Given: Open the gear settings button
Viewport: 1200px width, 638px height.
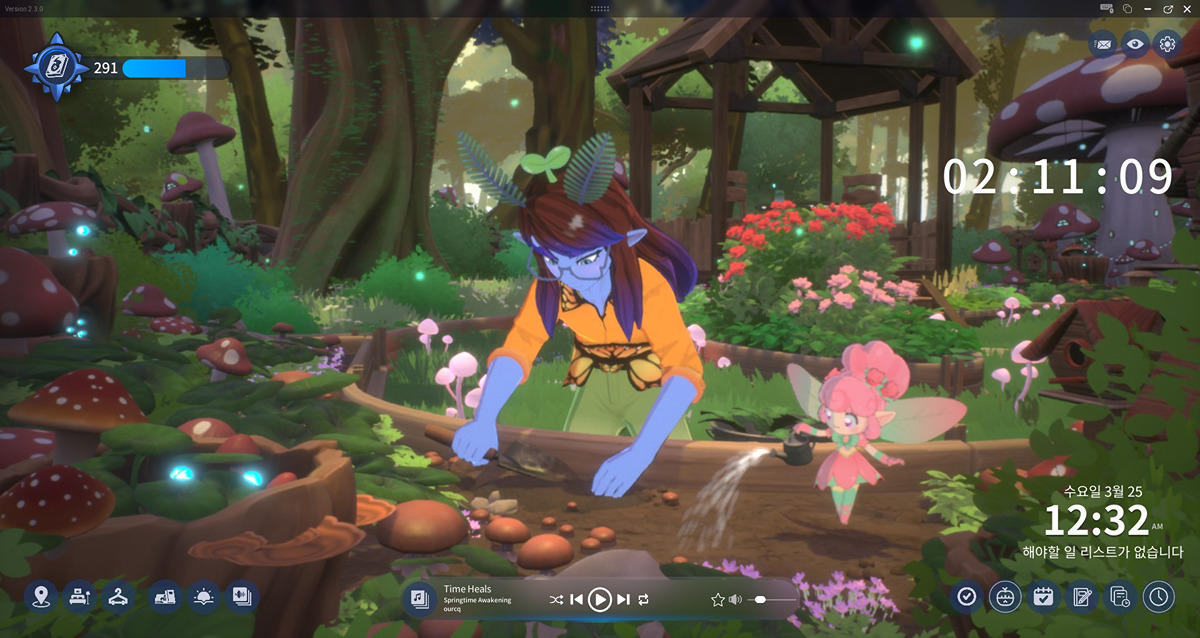Looking at the screenshot, I should click(x=1167, y=43).
